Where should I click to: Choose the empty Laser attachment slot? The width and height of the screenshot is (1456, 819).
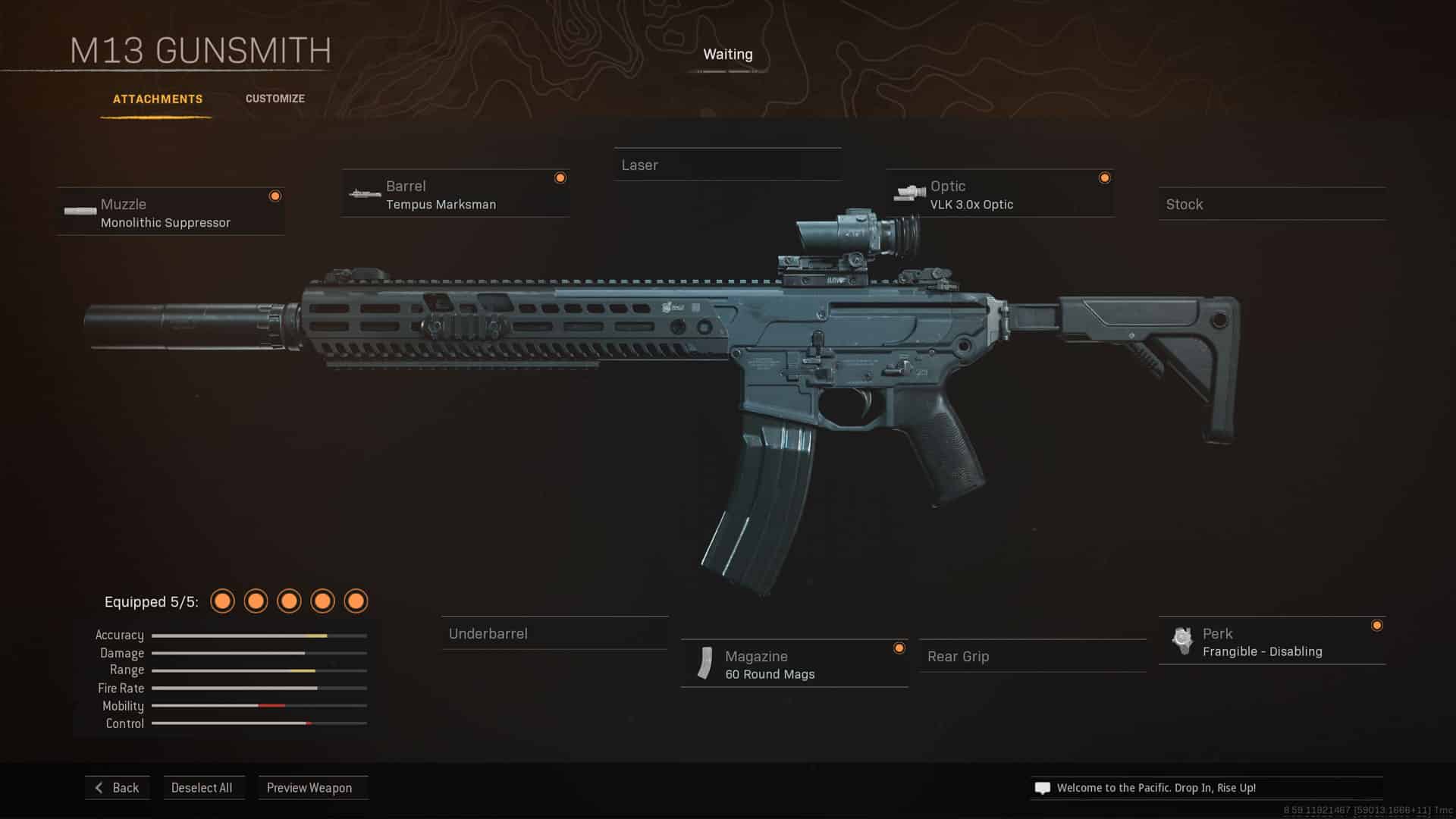tap(726, 165)
